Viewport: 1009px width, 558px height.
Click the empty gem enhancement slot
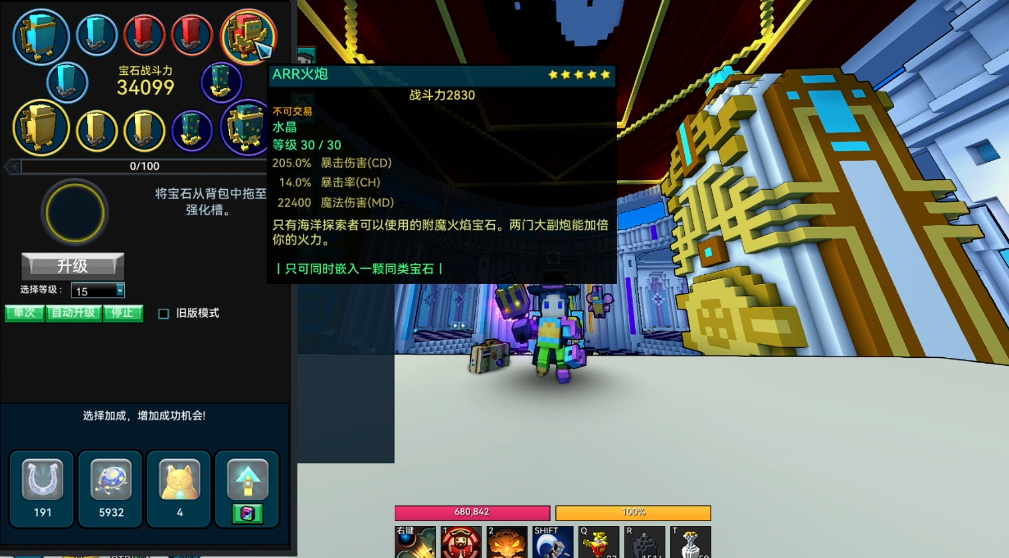point(74,211)
